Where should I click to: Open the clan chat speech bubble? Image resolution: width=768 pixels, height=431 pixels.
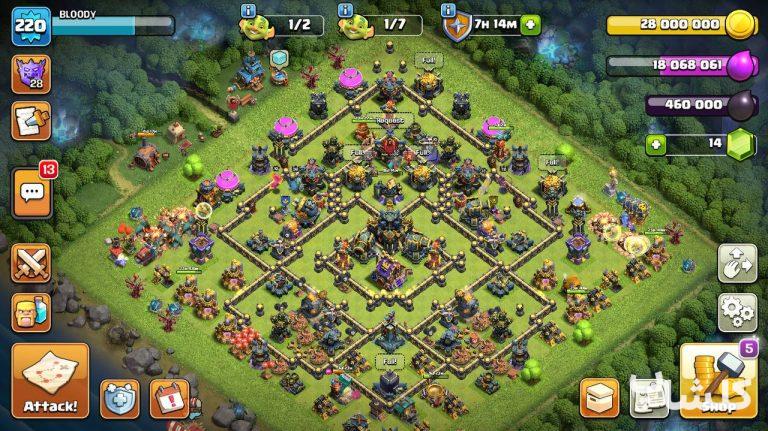(31, 192)
